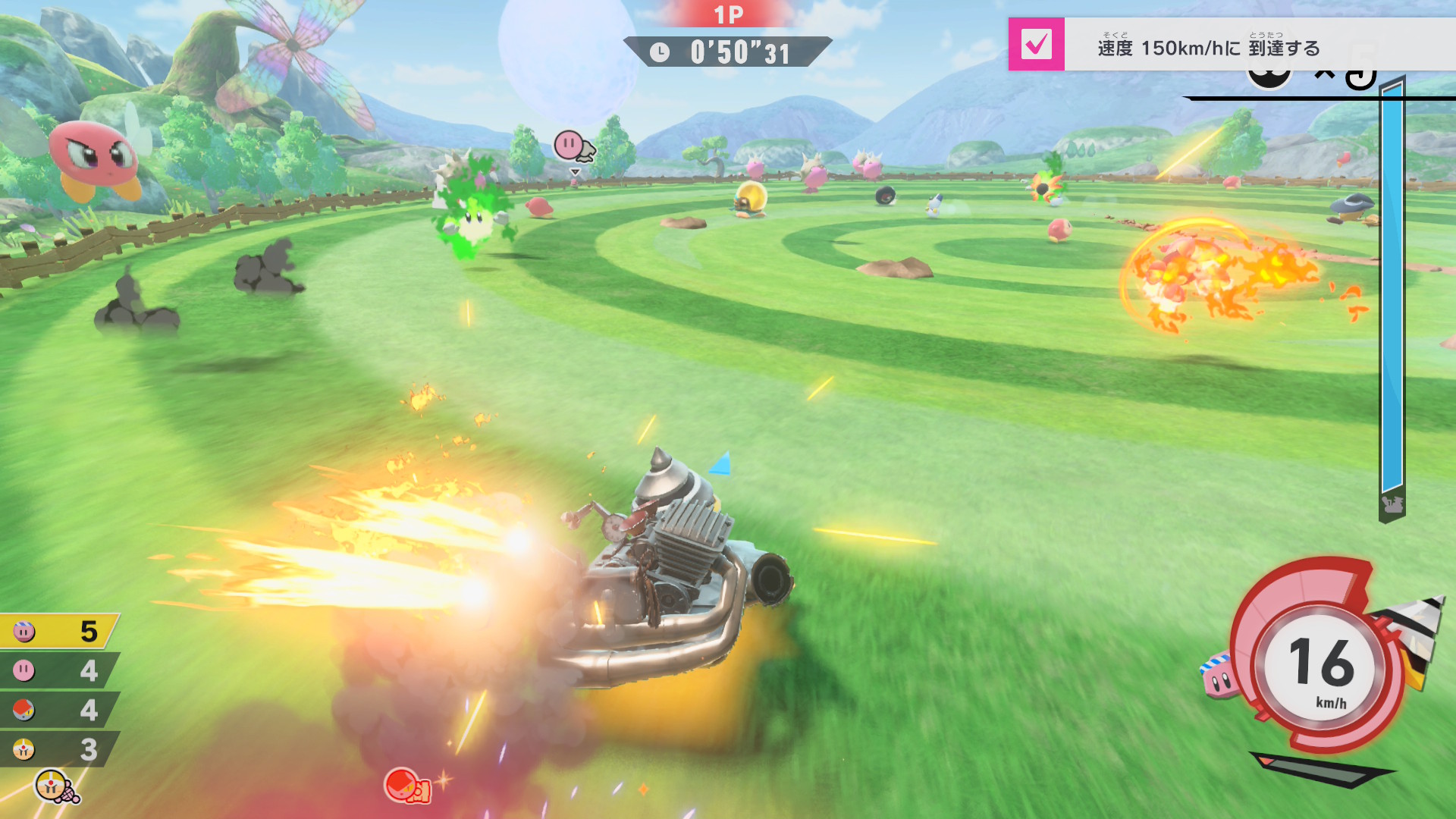Click the floating pink Kirby player marker
This screenshot has width=1456, height=819.
[x=570, y=145]
